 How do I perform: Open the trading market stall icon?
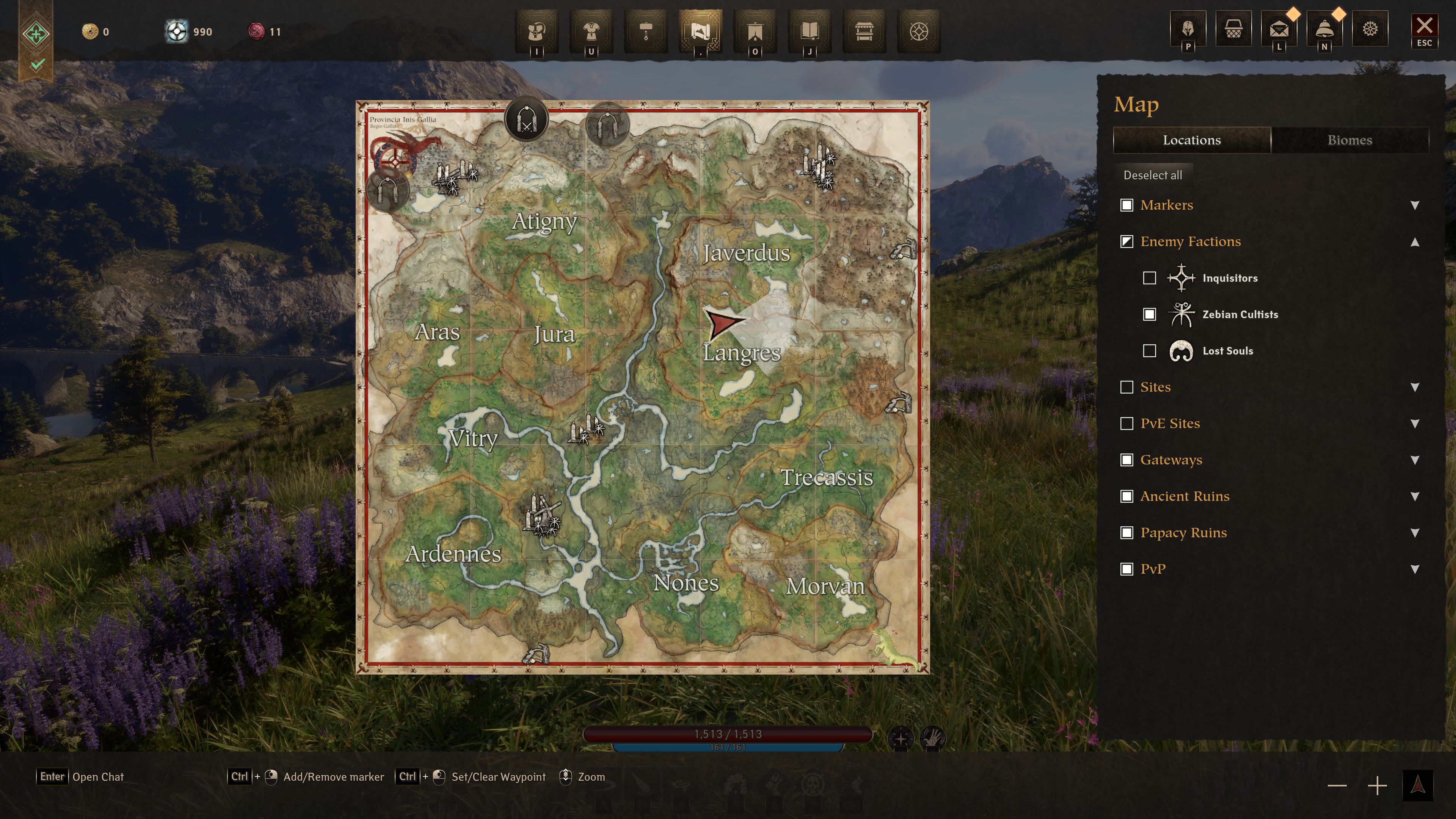[865, 32]
